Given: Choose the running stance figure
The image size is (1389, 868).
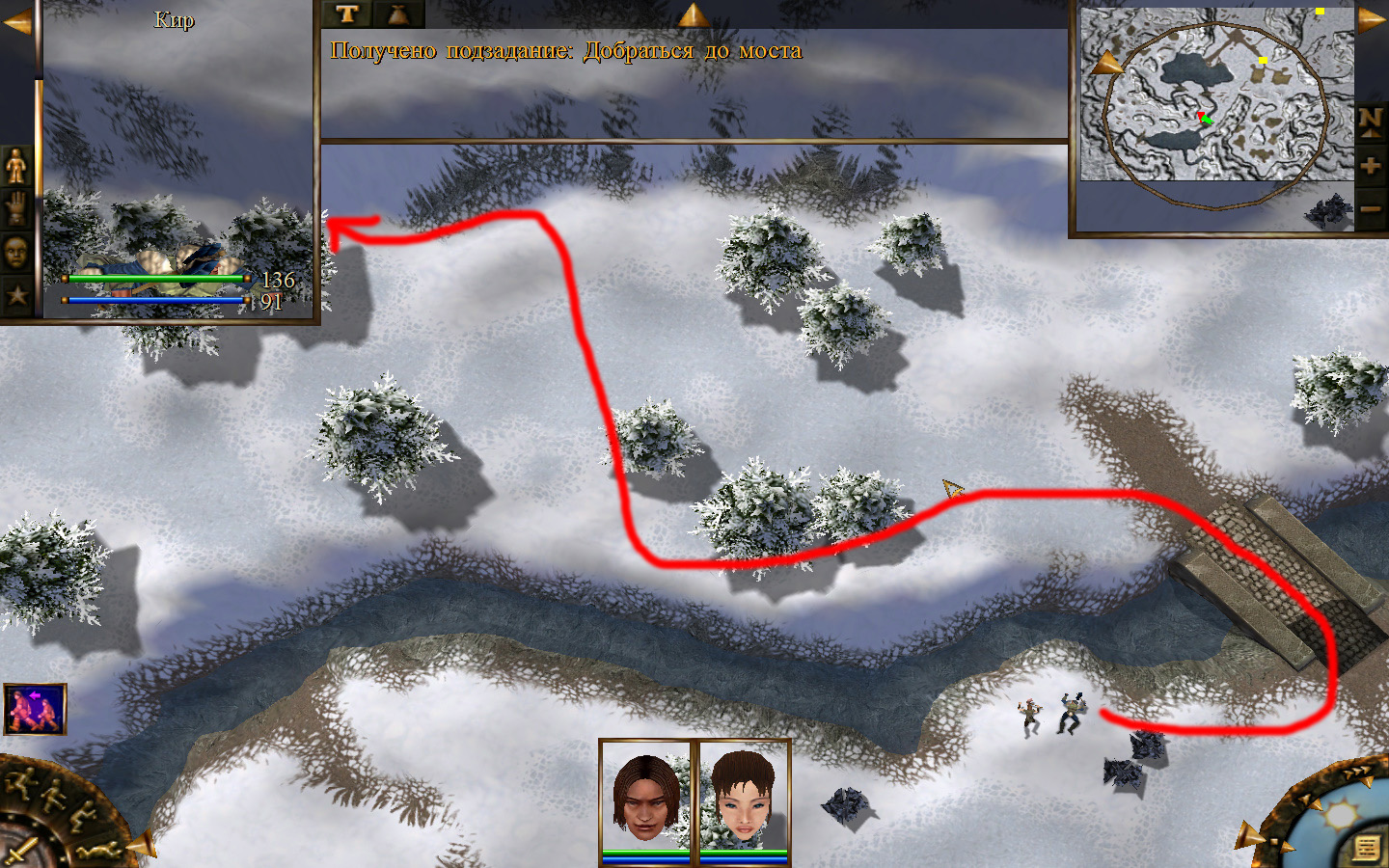Looking at the screenshot, I should coord(21,783).
